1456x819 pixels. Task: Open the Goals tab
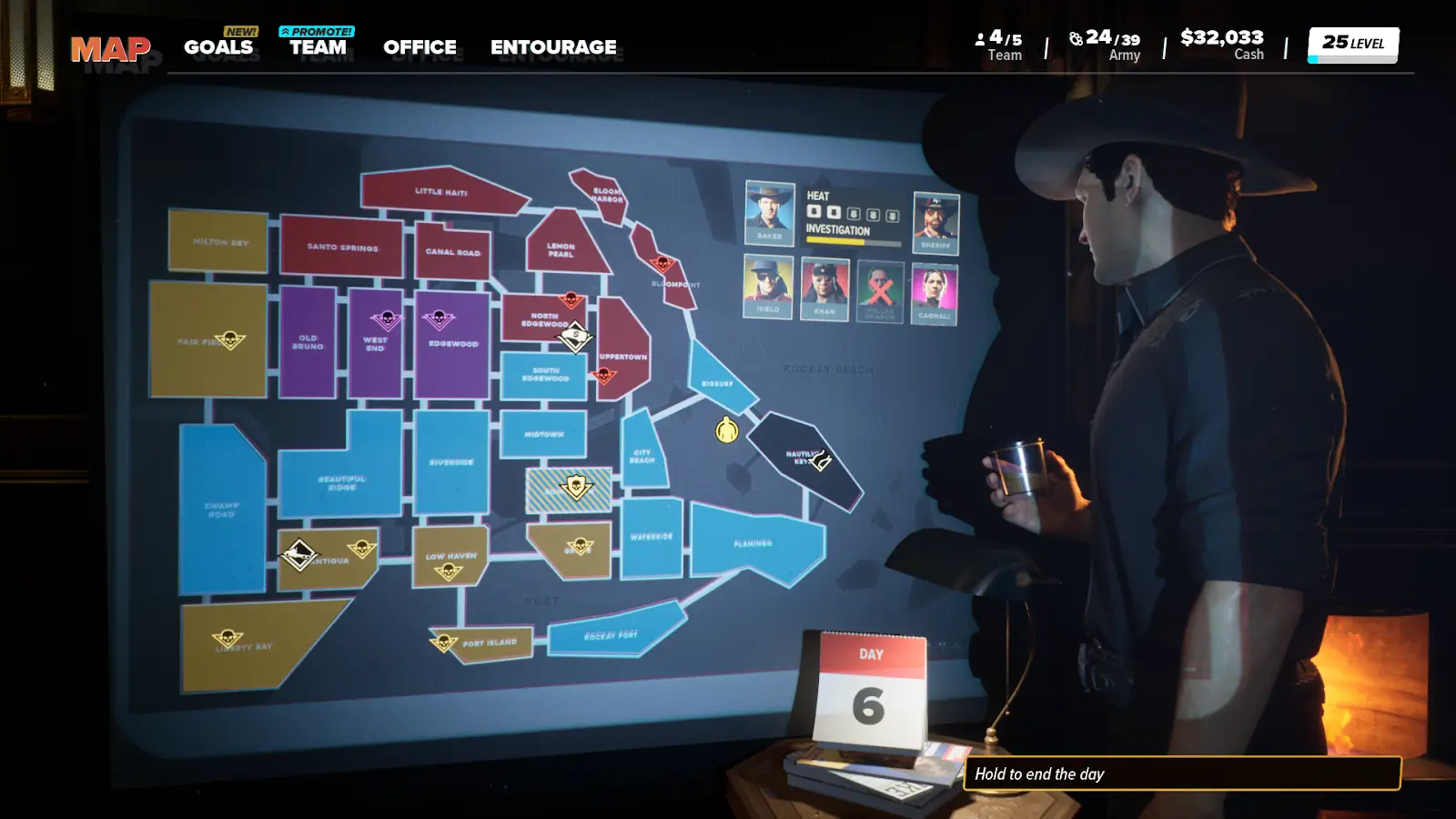click(218, 47)
